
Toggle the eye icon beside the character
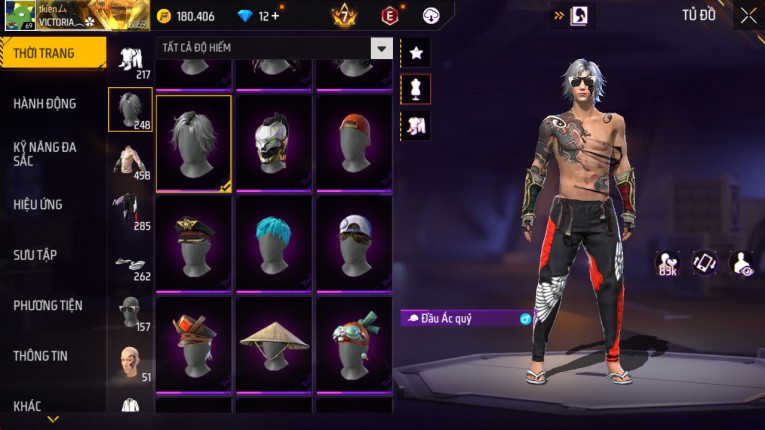tap(743, 262)
